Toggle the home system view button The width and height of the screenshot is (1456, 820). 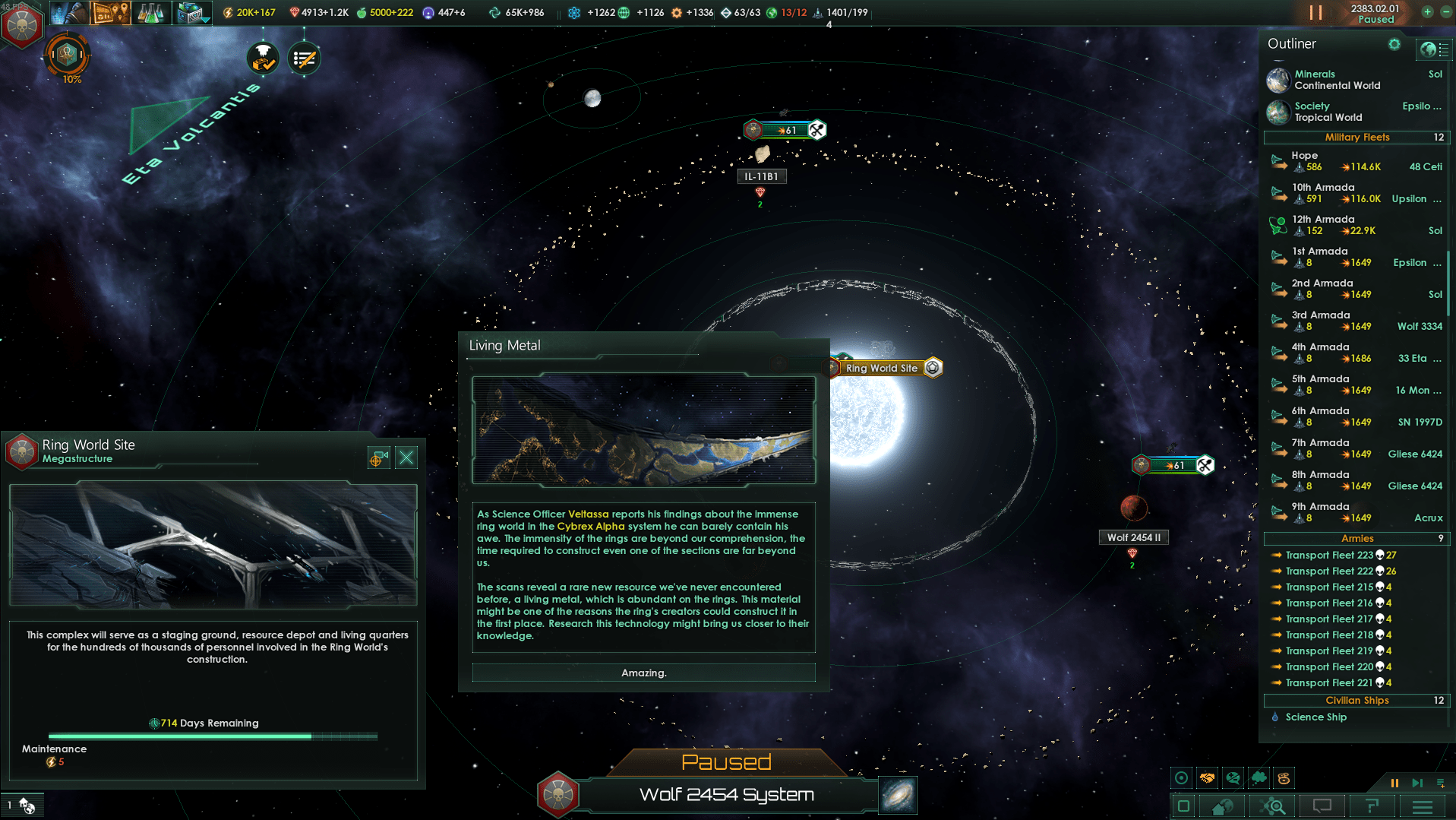(1222, 806)
